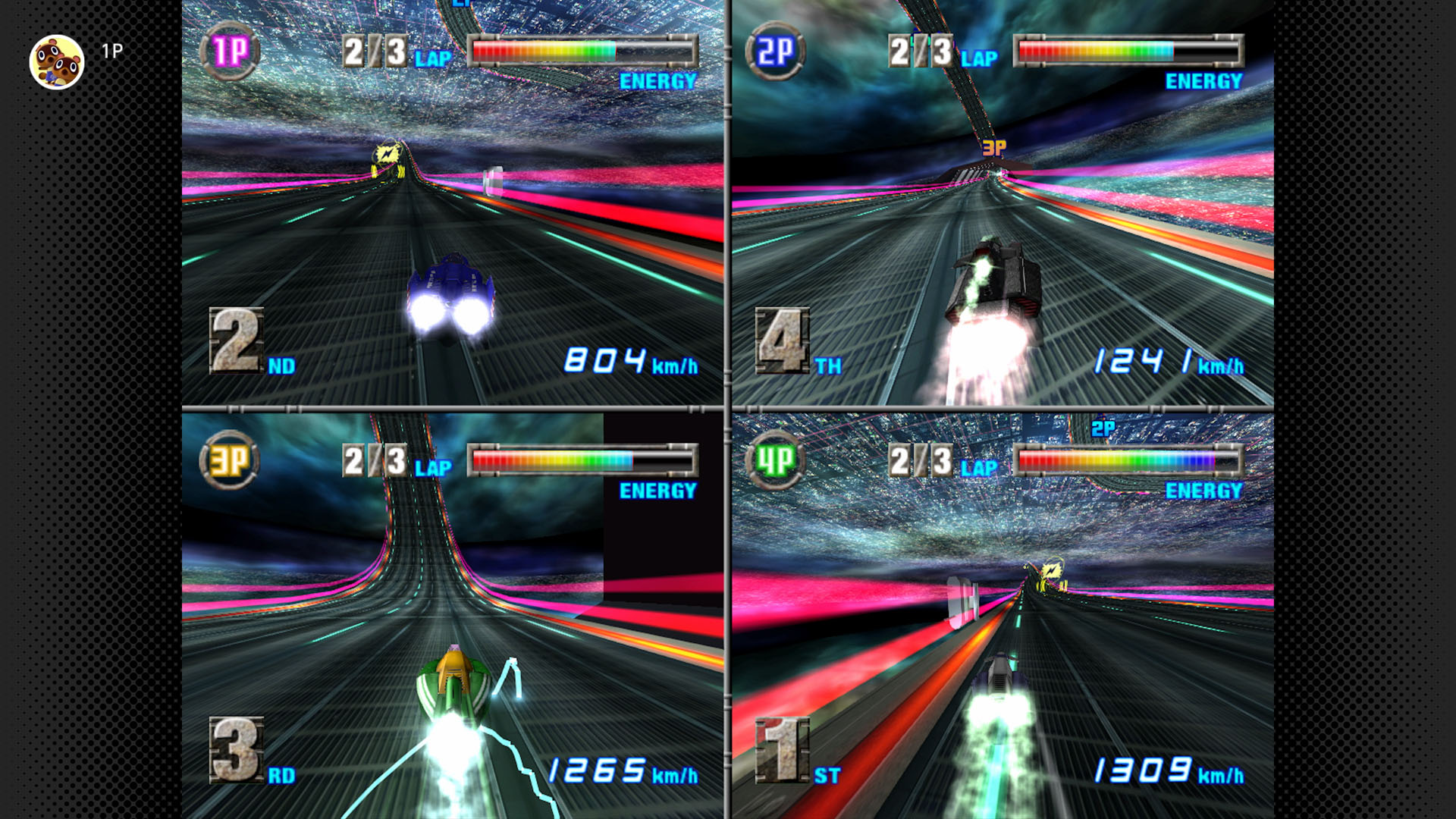Choose the green 4P player badge
Viewport: 1456px width, 819px height.
[775, 460]
